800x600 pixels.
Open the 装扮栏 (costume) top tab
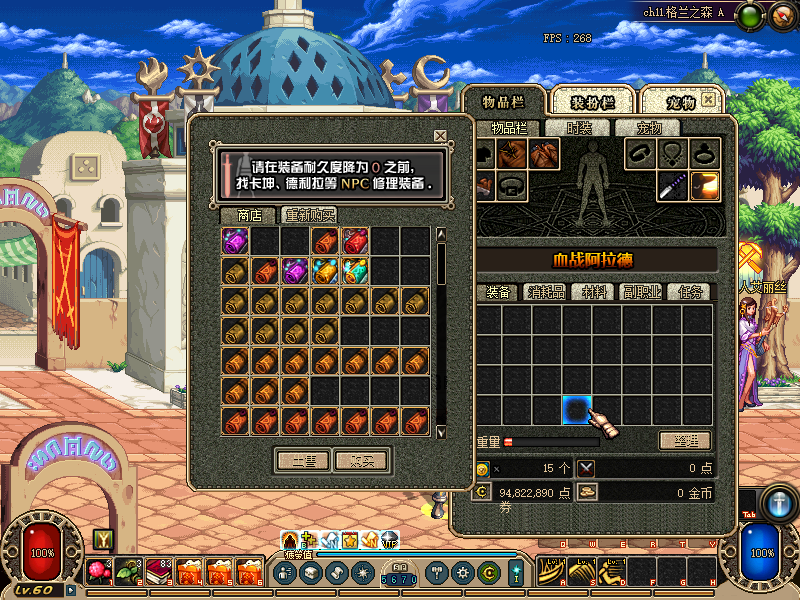[x=592, y=103]
